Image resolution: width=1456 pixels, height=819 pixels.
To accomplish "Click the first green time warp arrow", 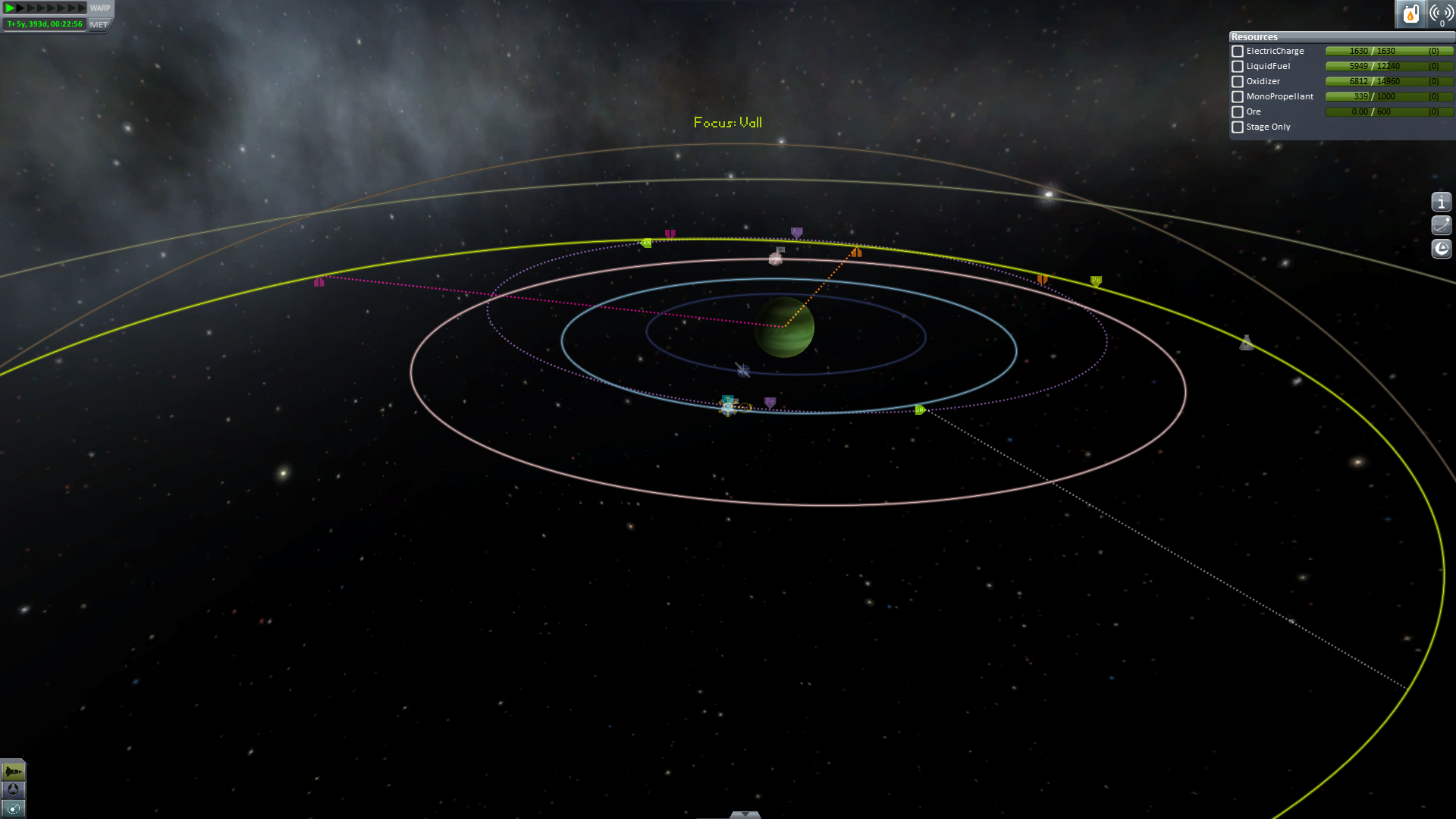I will click(x=11, y=8).
